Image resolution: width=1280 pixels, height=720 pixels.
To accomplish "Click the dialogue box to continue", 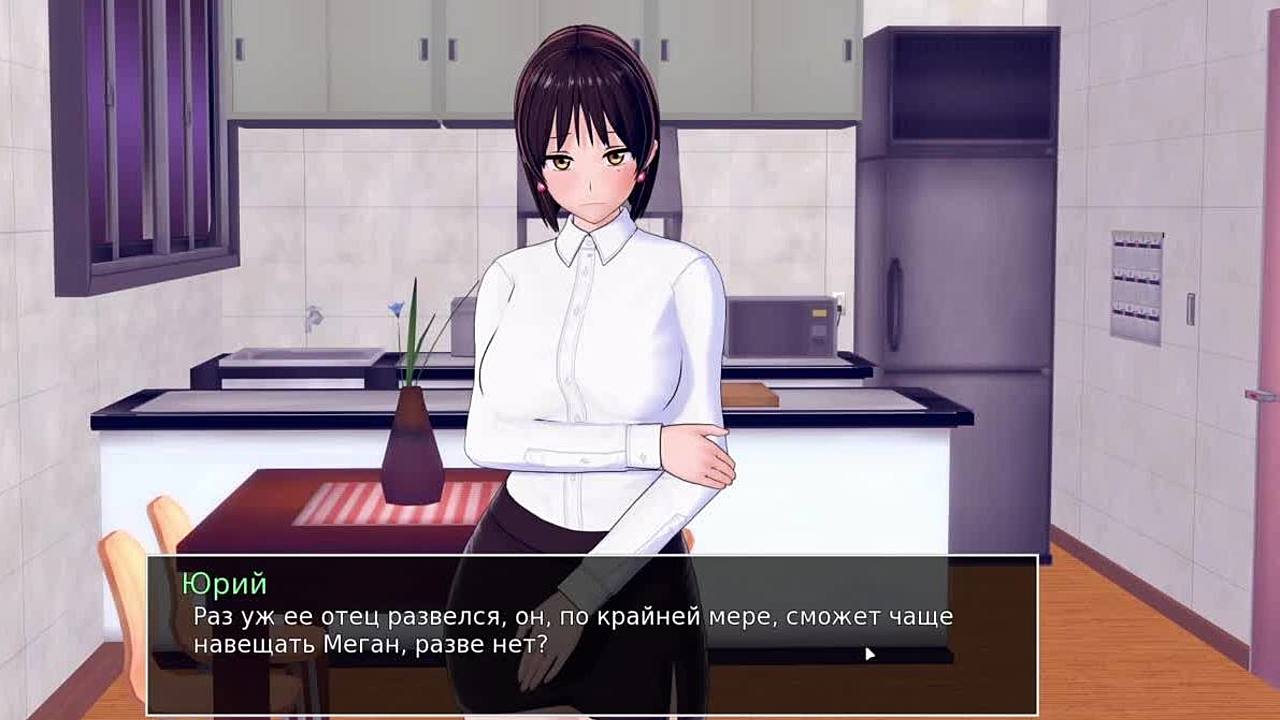I will click(592, 634).
